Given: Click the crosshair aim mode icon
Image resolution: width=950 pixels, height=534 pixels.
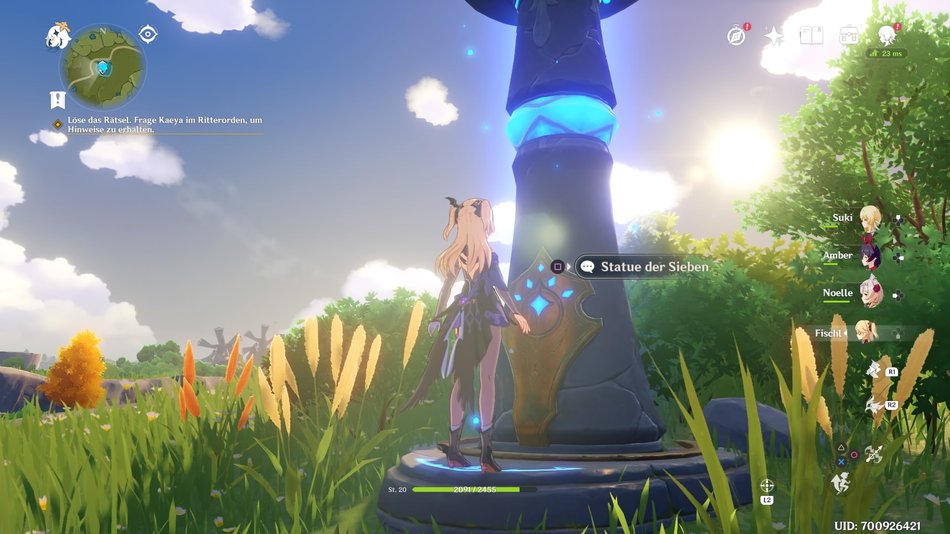Looking at the screenshot, I should [x=767, y=486].
